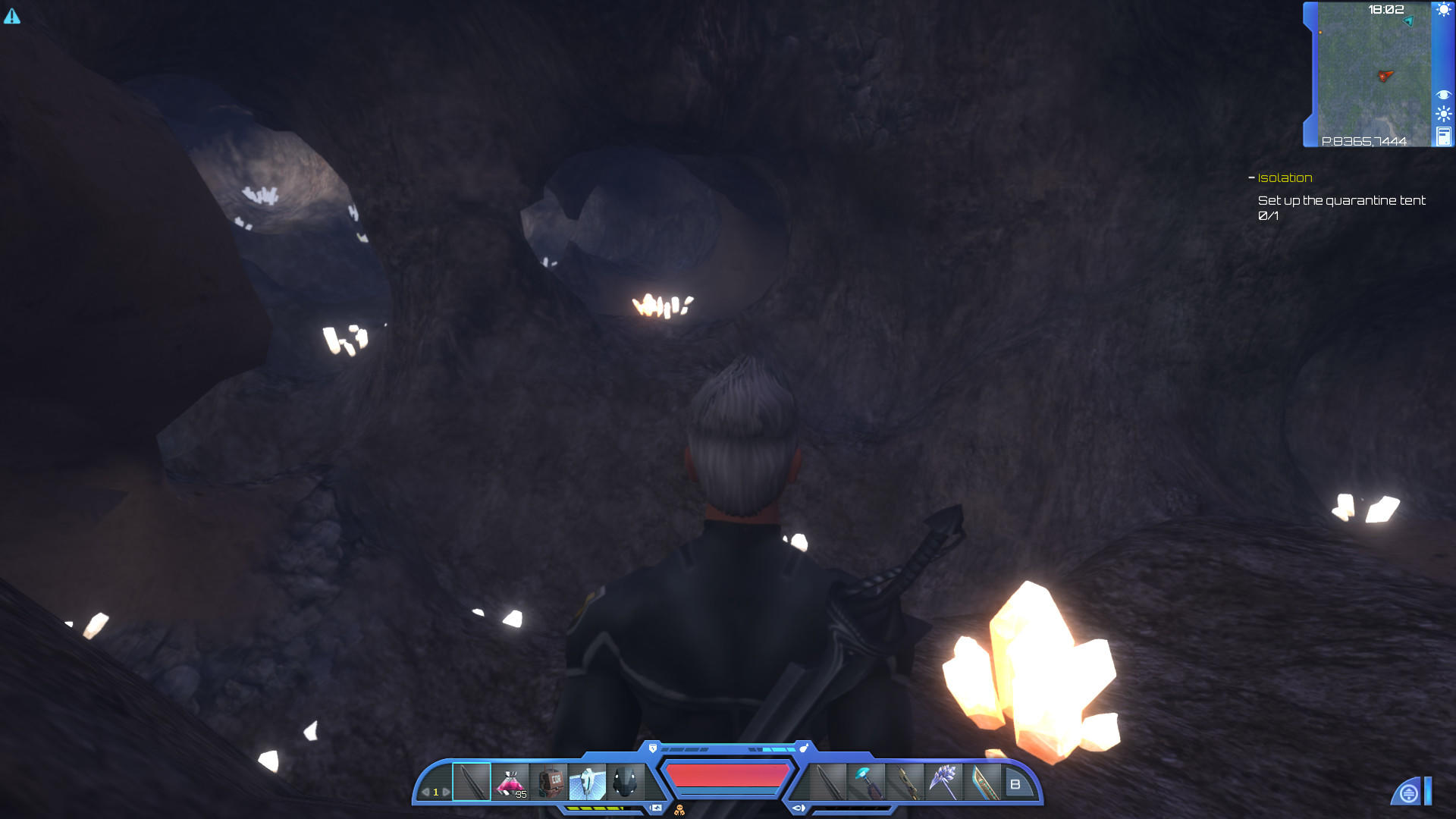Toggle the sun icon above the minimap
This screenshot has width=1456, height=819.
1444,11
